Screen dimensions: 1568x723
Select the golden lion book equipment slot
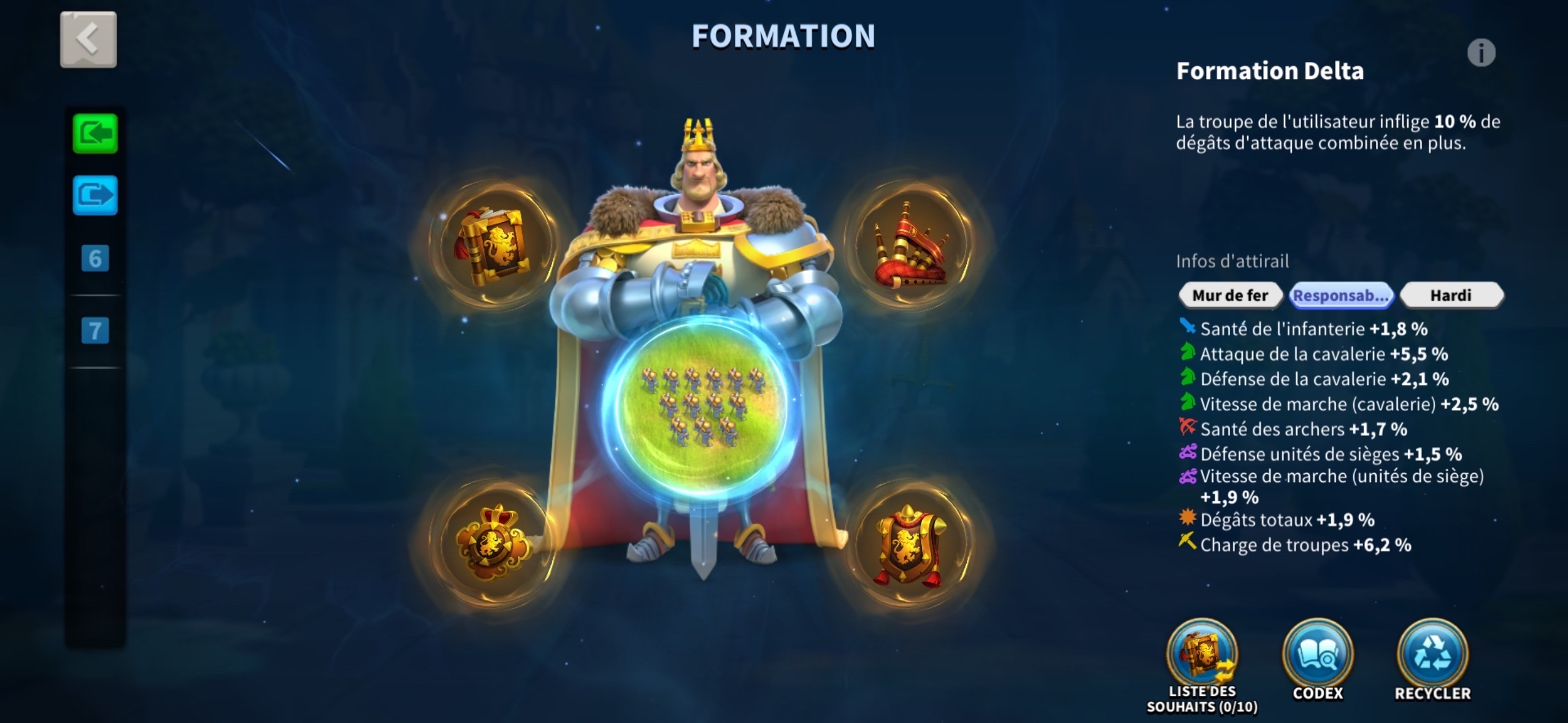[491, 245]
